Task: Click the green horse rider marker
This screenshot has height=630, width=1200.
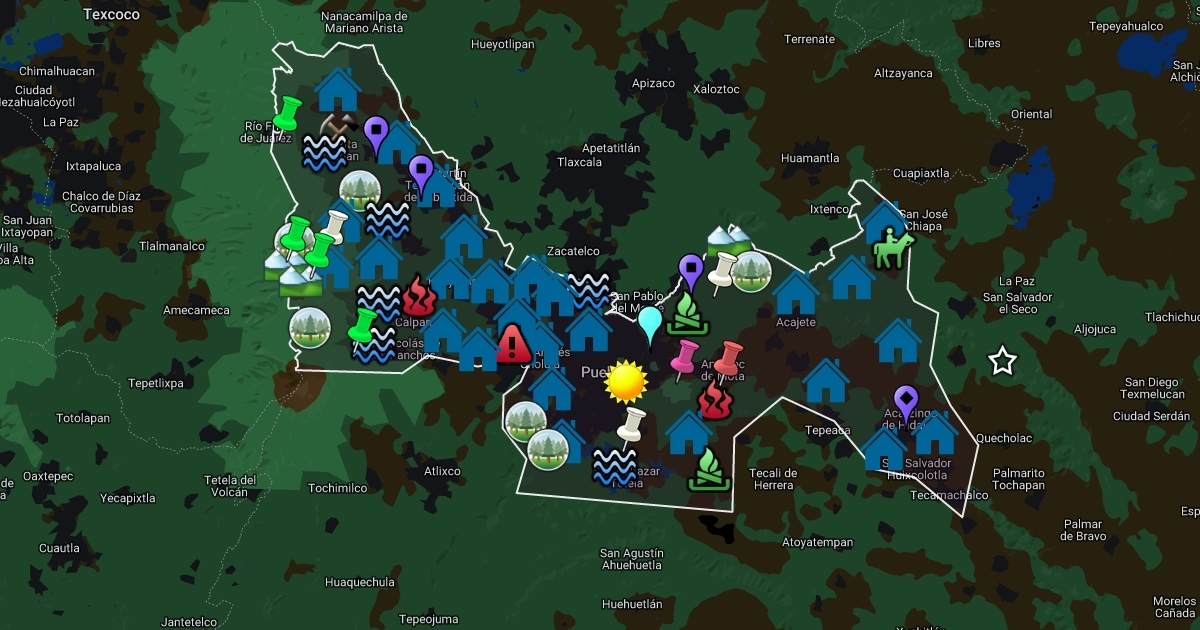Action: click(x=893, y=248)
